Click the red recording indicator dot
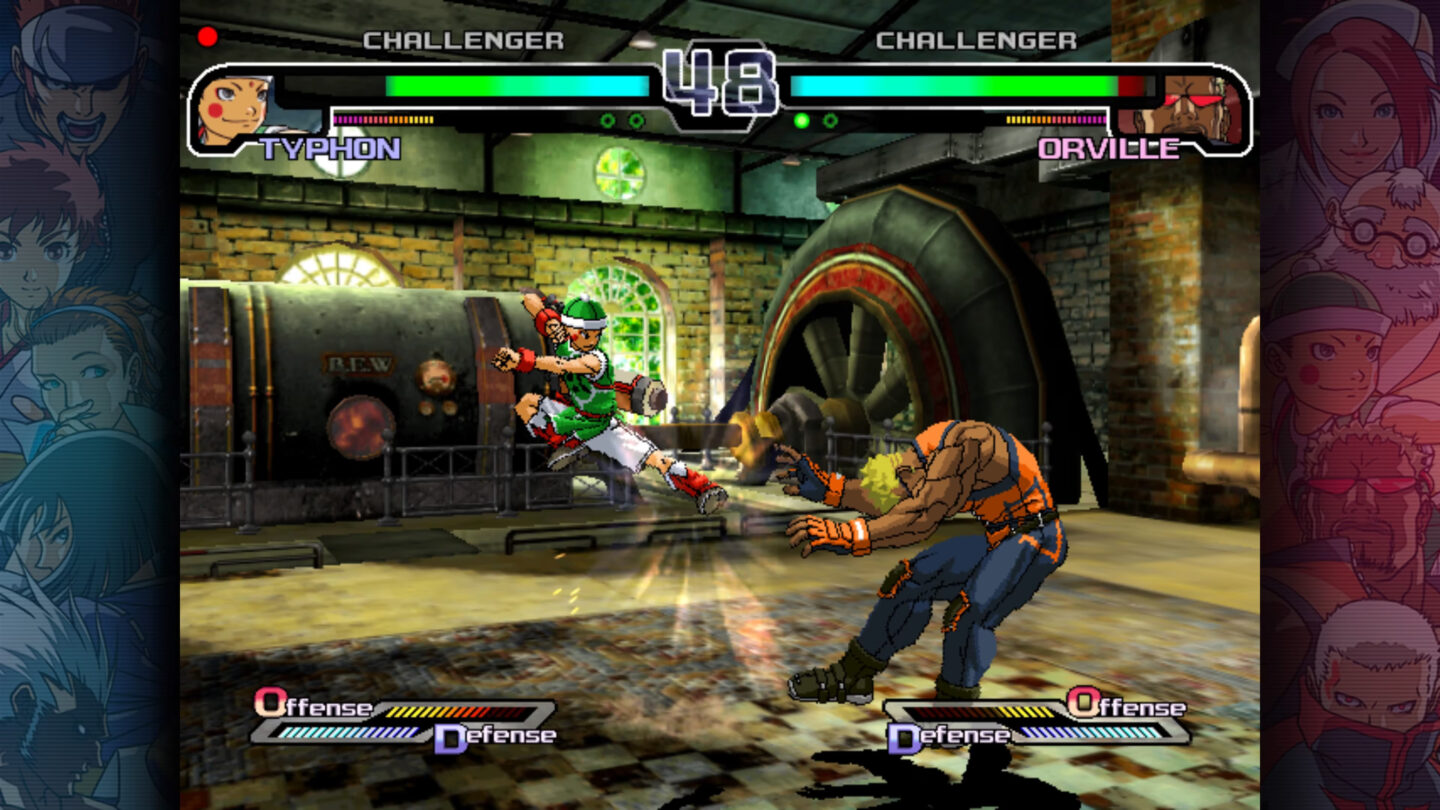Viewport: 1440px width, 810px height. tap(209, 37)
